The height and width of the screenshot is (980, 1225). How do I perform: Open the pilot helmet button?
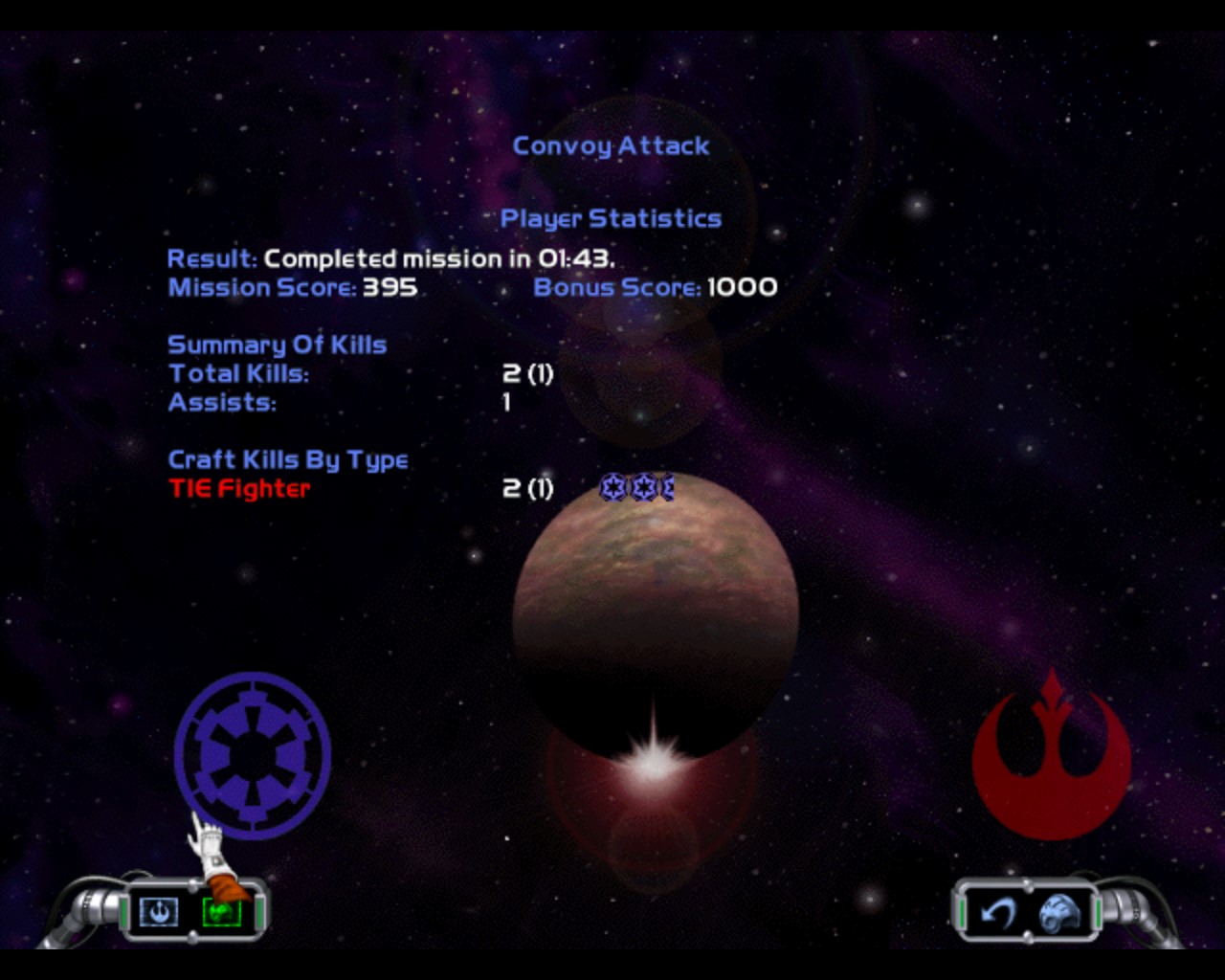click(x=1060, y=913)
